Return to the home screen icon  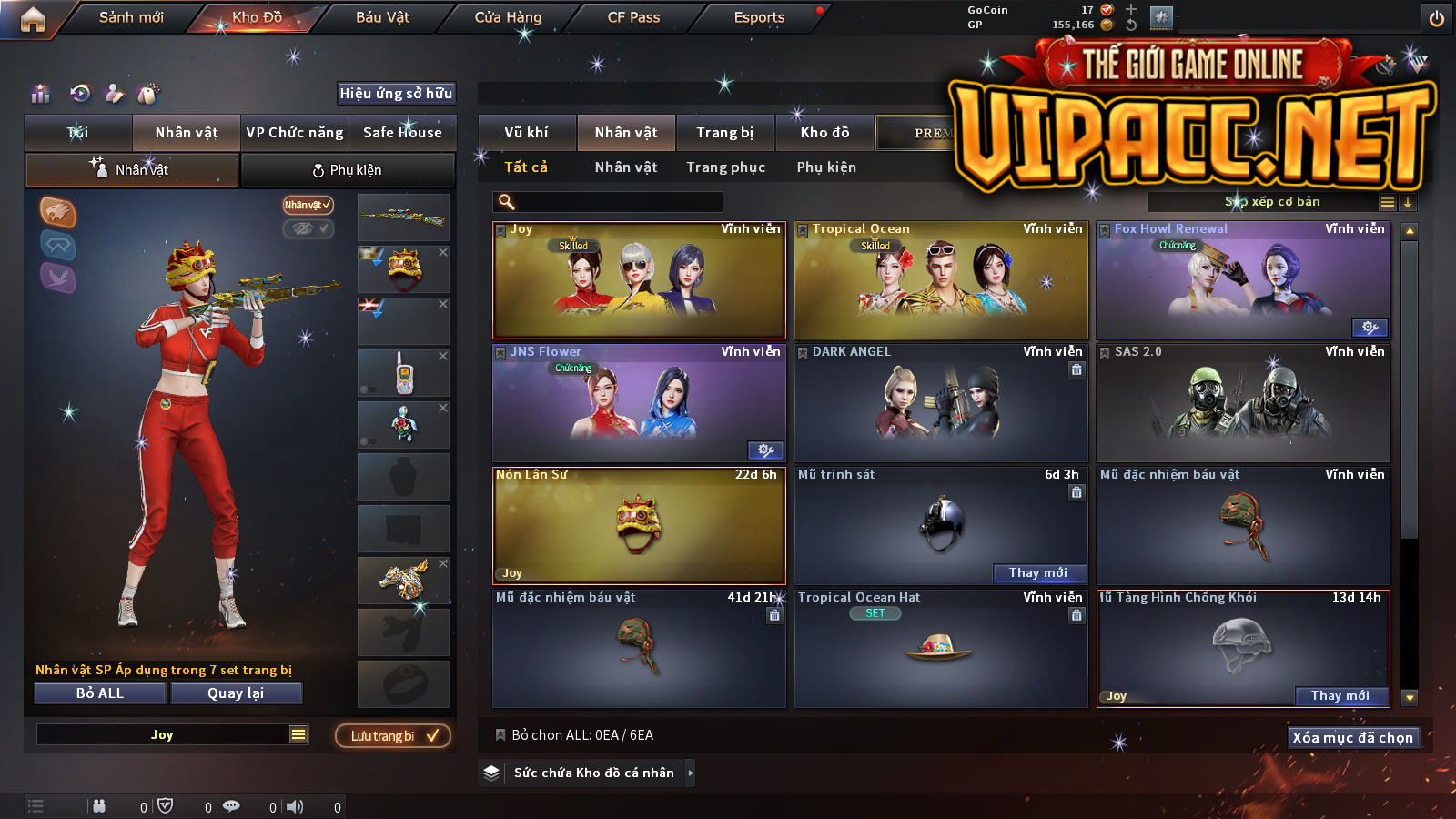(x=33, y=19)
